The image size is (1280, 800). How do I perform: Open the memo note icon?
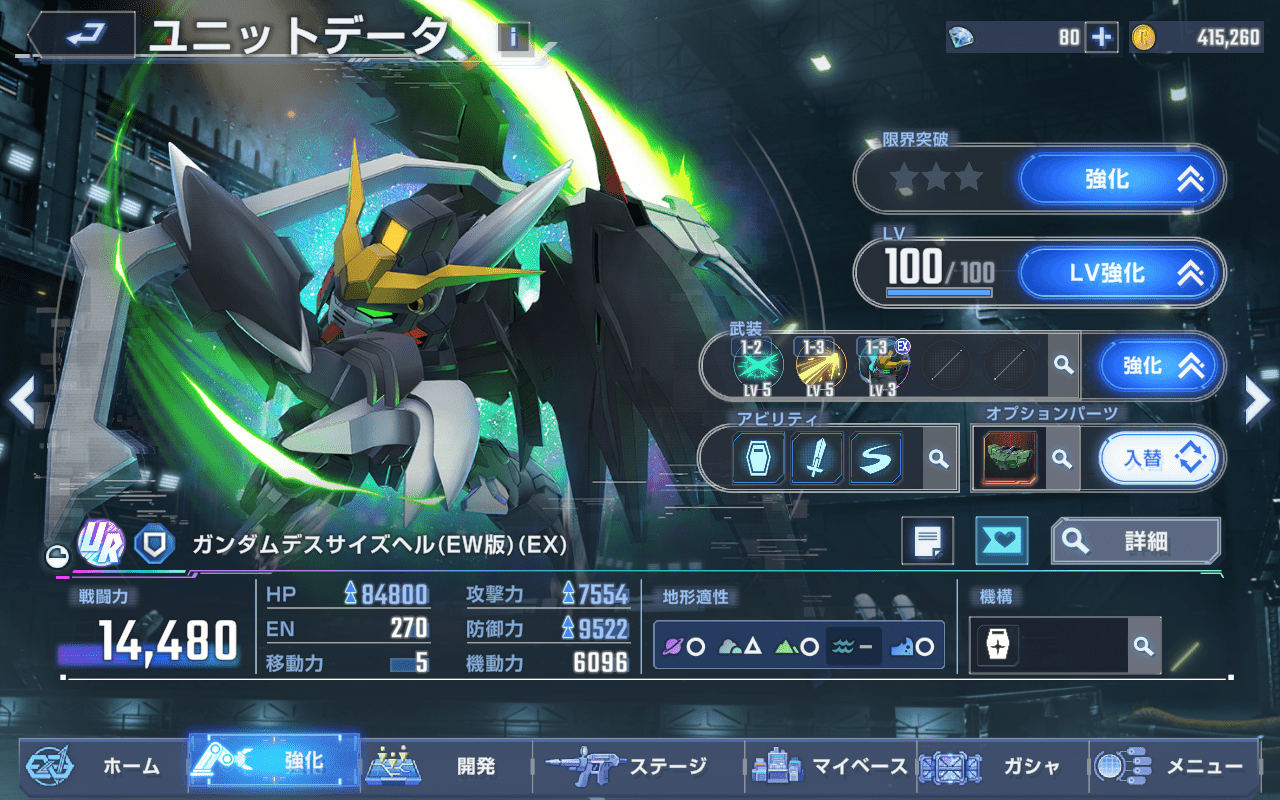(x=927, y=541)
